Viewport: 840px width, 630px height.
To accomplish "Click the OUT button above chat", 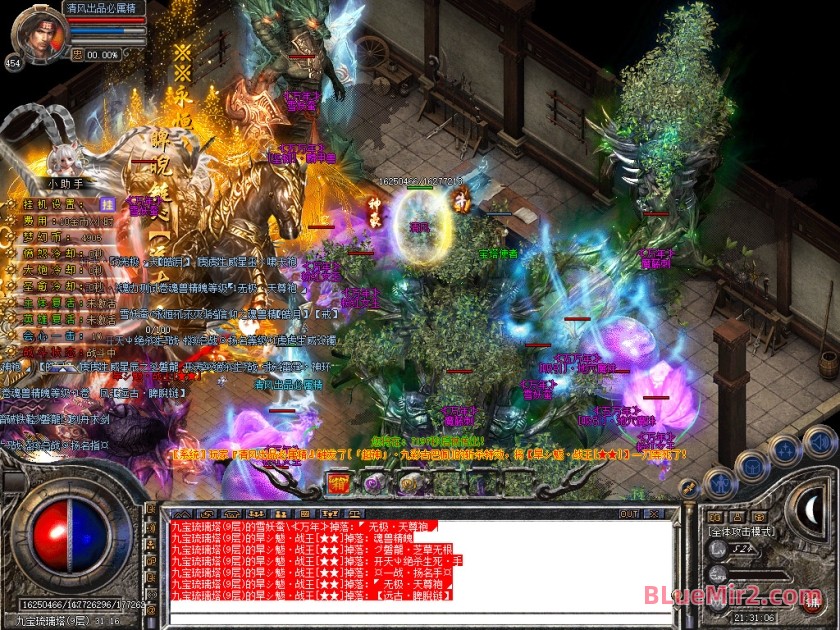I will 629,514.
